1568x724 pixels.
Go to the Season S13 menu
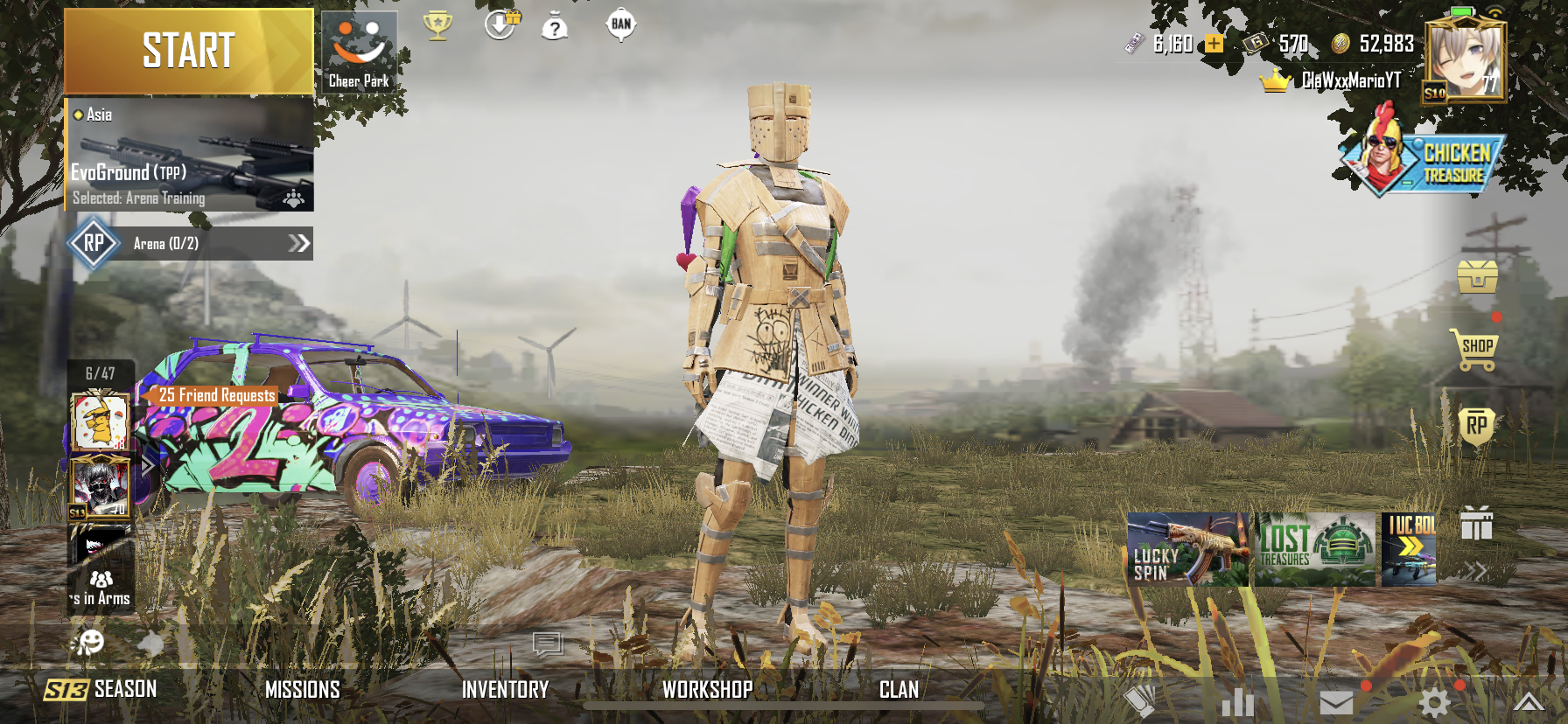click(x=101, y=690)
